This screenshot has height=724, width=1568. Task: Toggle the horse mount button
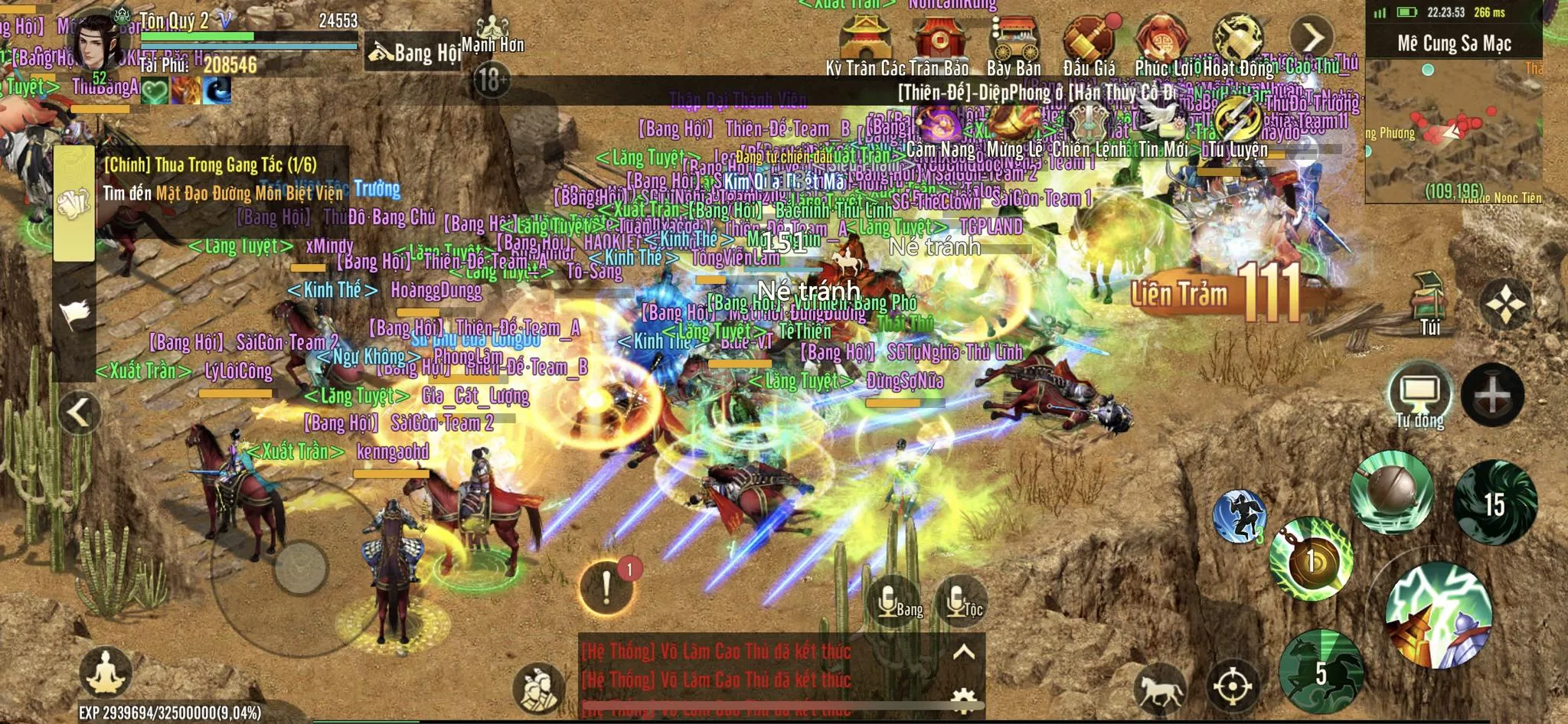point(1160,687)
